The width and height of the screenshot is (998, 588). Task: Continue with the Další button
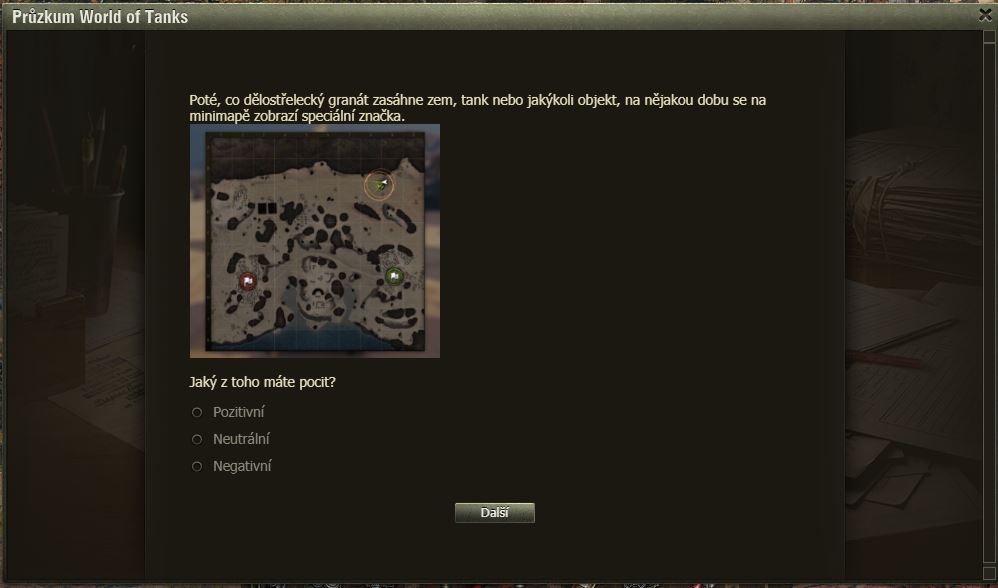click(495, 513)
